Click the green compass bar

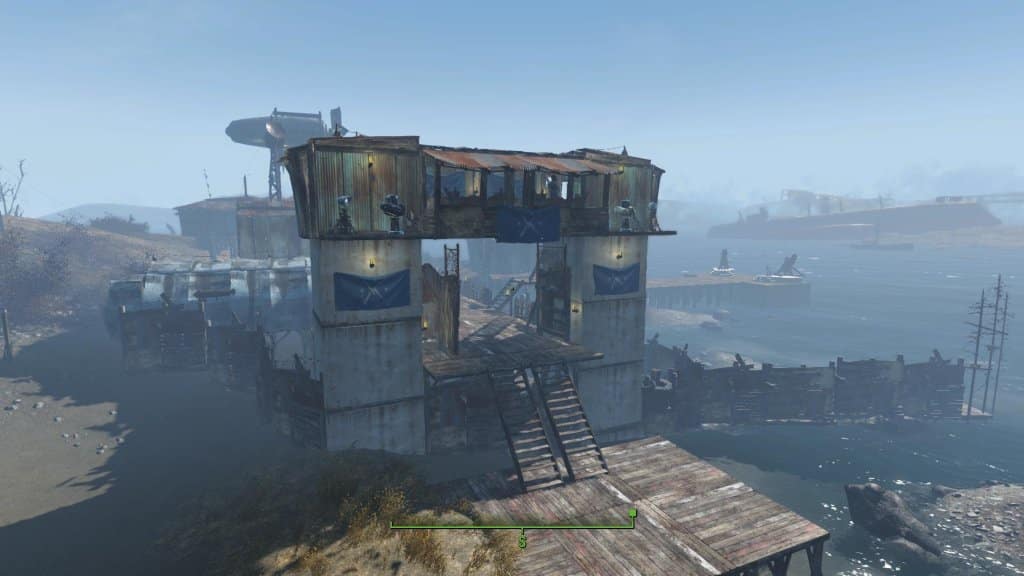(x=500, y=525)
